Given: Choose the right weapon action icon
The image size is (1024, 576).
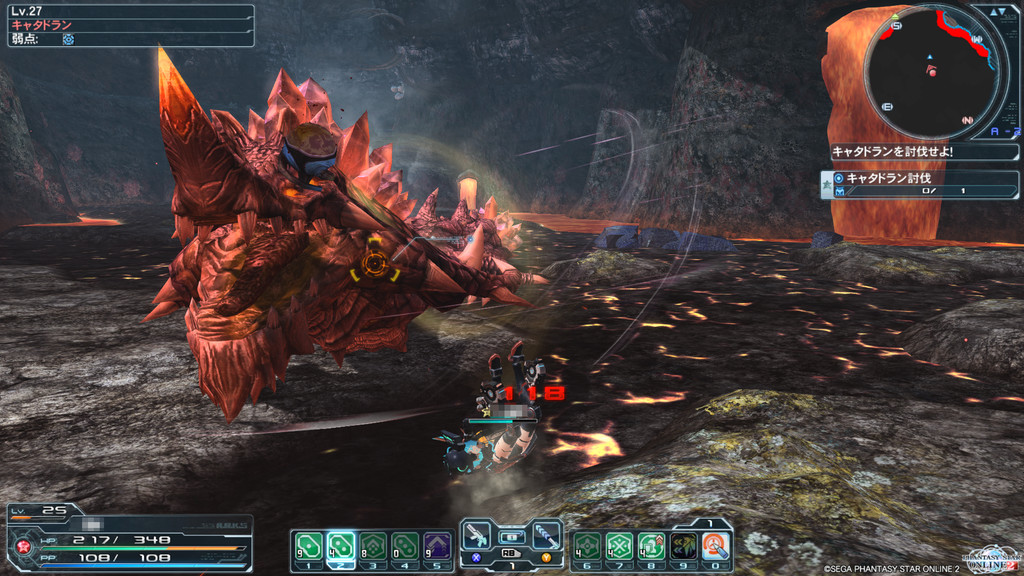Looking at the screenshot, I should 546,535.
